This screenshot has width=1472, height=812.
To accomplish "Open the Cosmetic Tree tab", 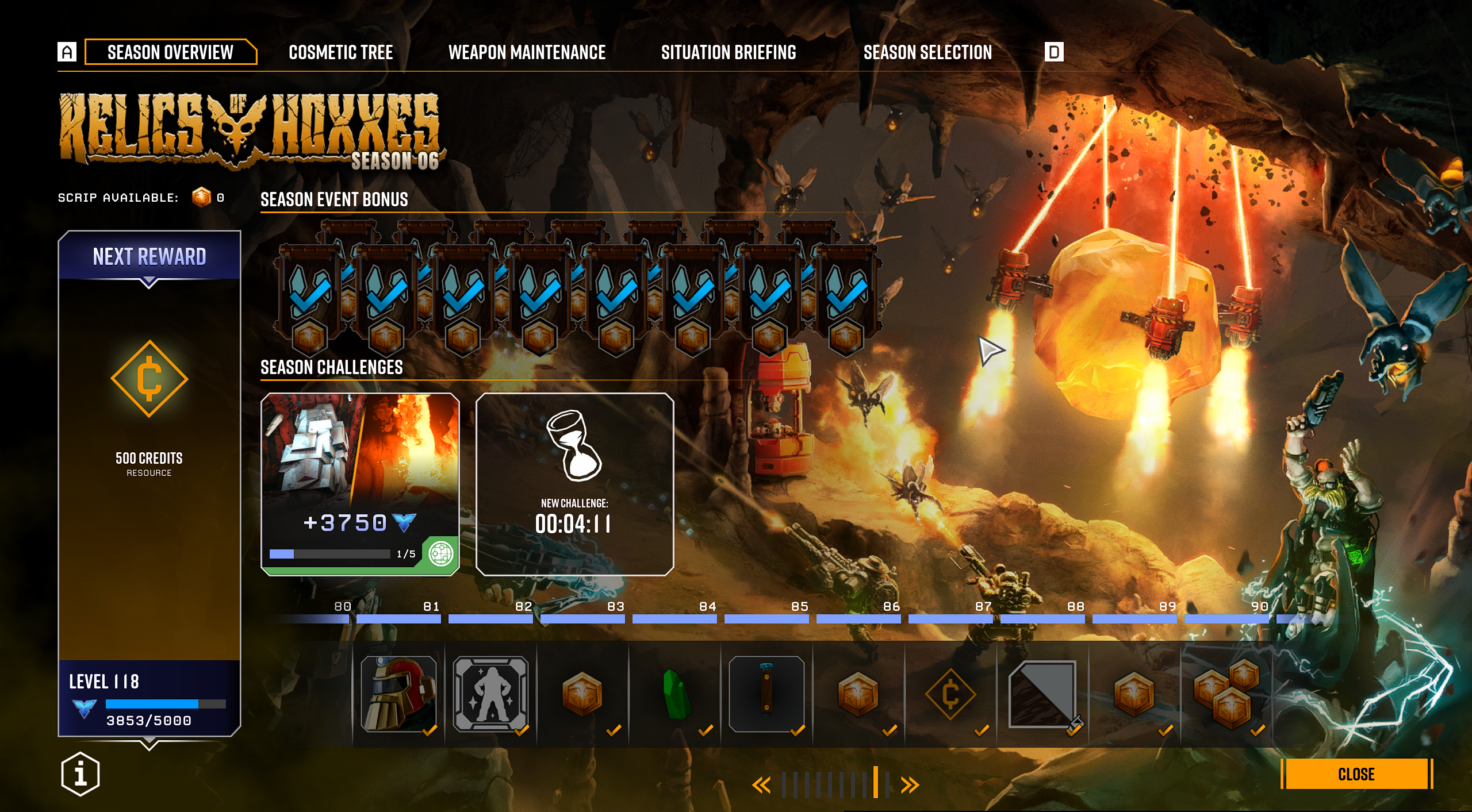I will [340, 52].
